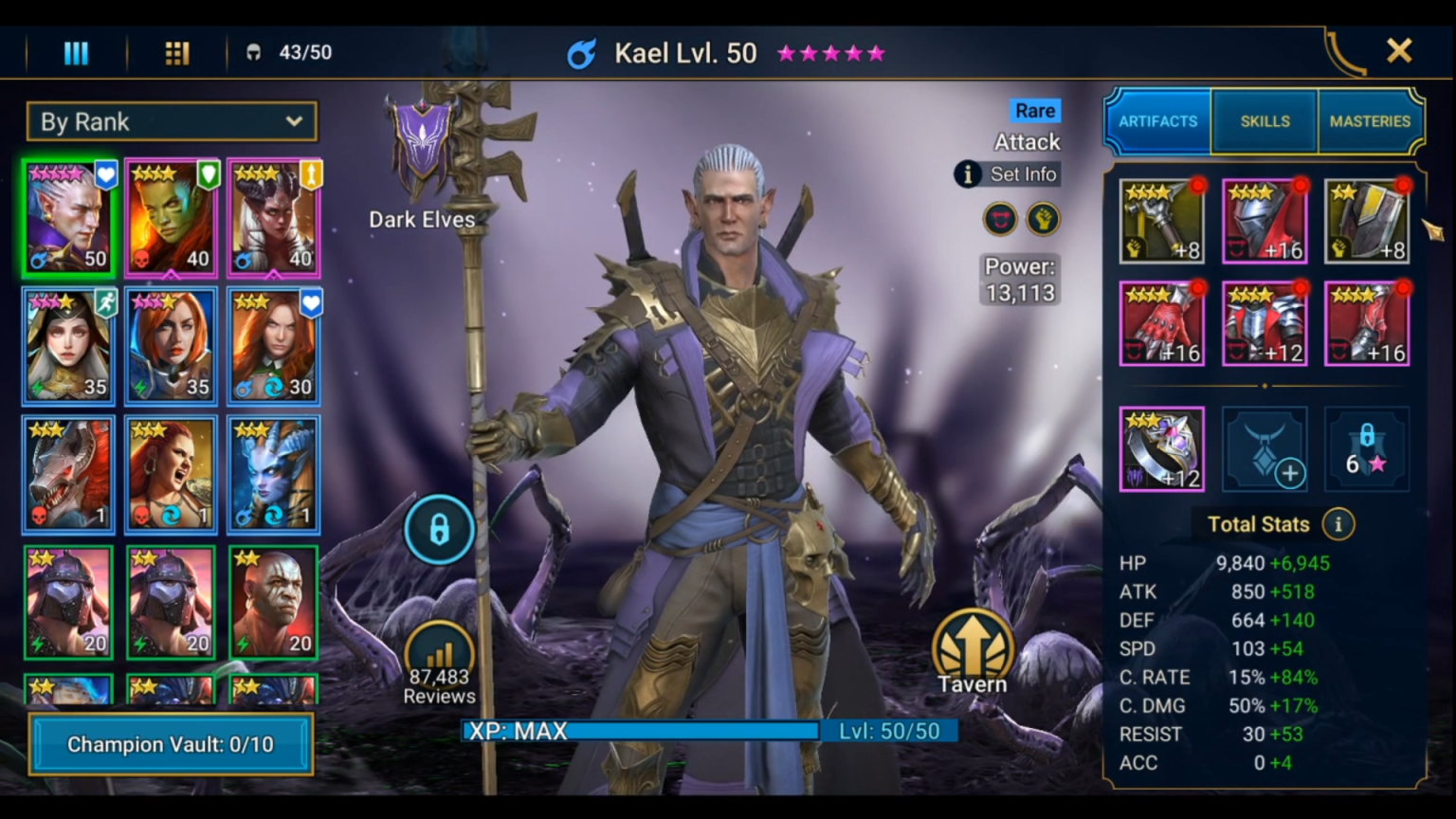Toggle the locked potion slot showing 6 stars

pos(1366,448)
